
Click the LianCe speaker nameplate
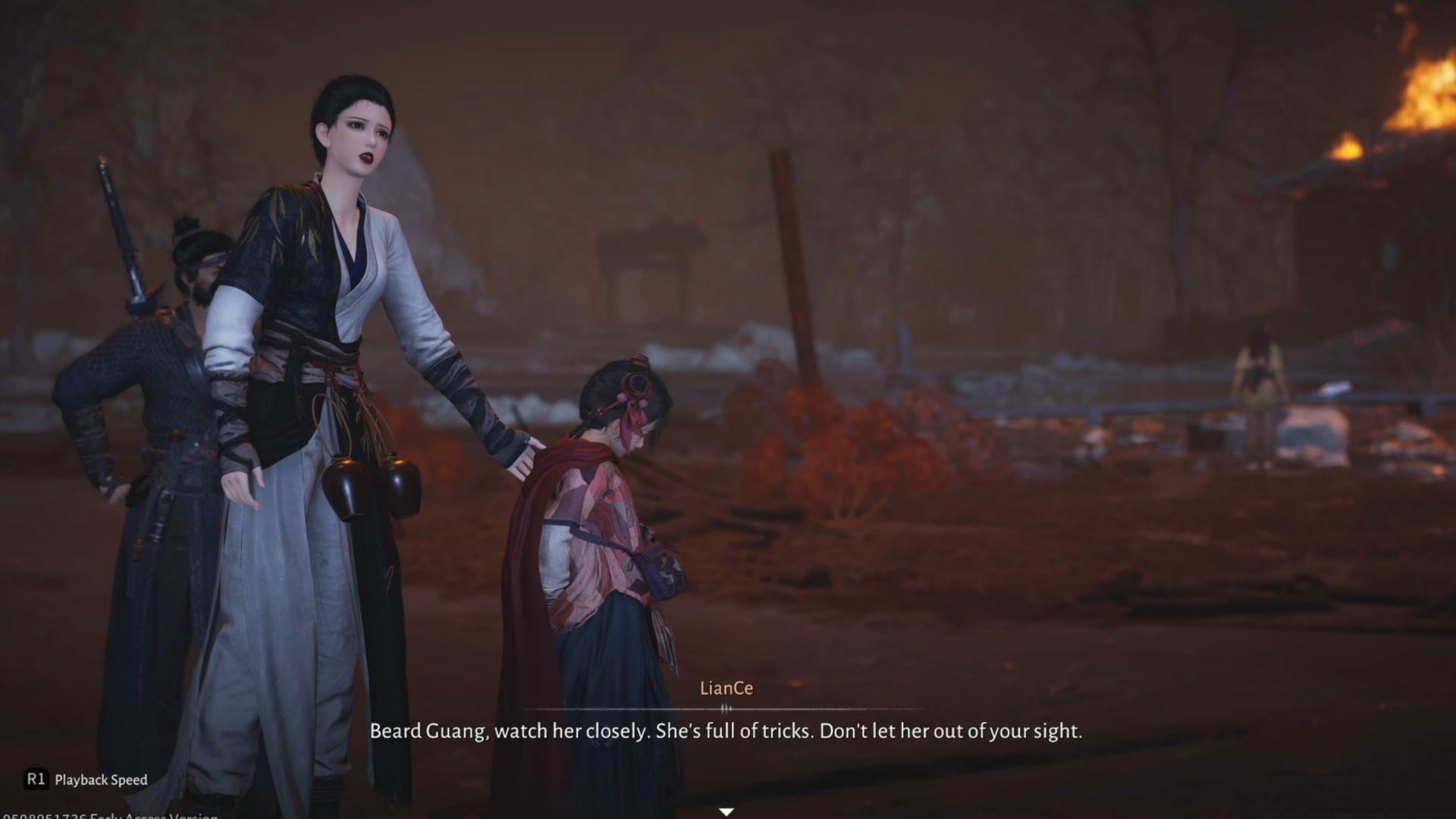click(726, 690)
